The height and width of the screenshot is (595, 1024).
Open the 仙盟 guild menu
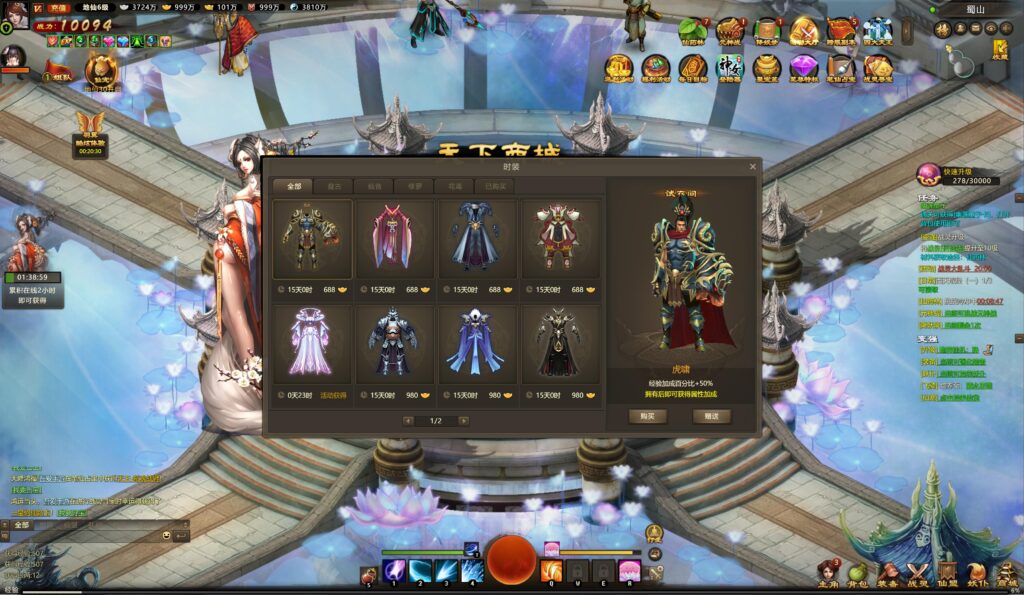(947, 573)
